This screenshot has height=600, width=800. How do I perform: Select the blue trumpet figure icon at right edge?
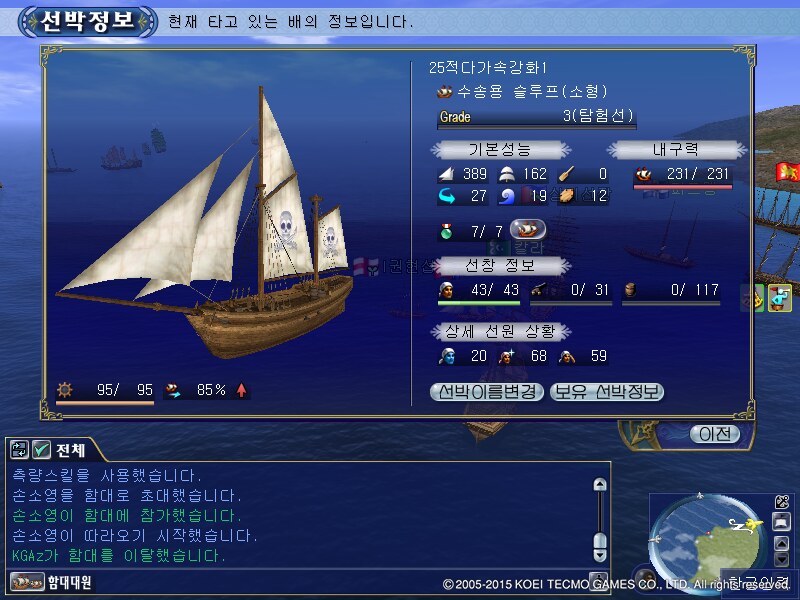click(x=780, y=297)
